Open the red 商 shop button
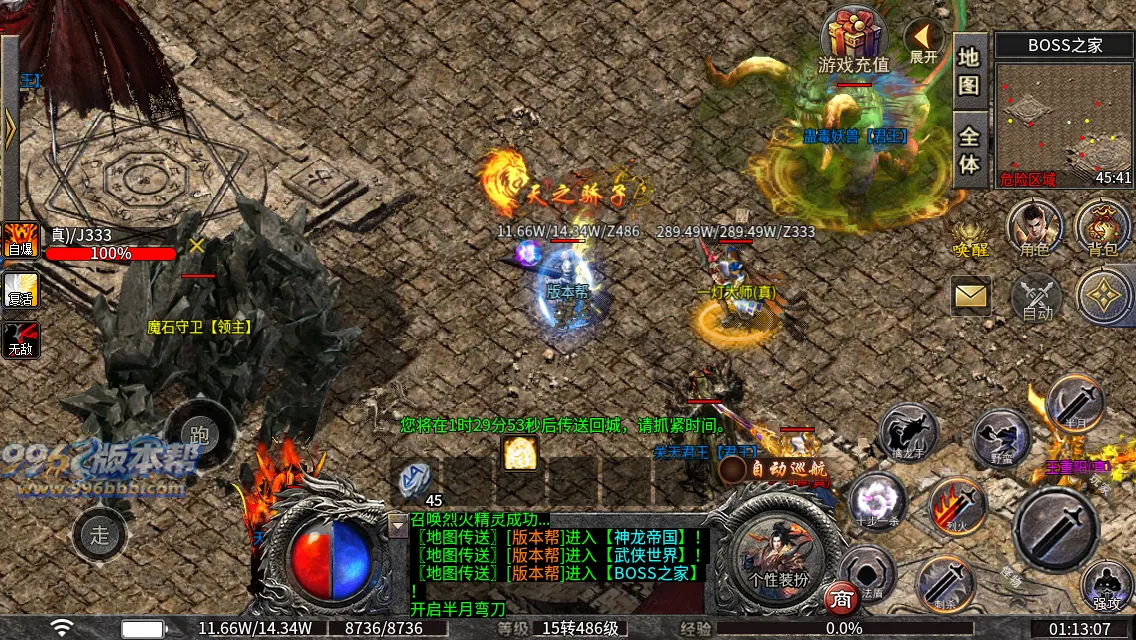Screen dimensions: 1136x640 click(x=841, y=597)
